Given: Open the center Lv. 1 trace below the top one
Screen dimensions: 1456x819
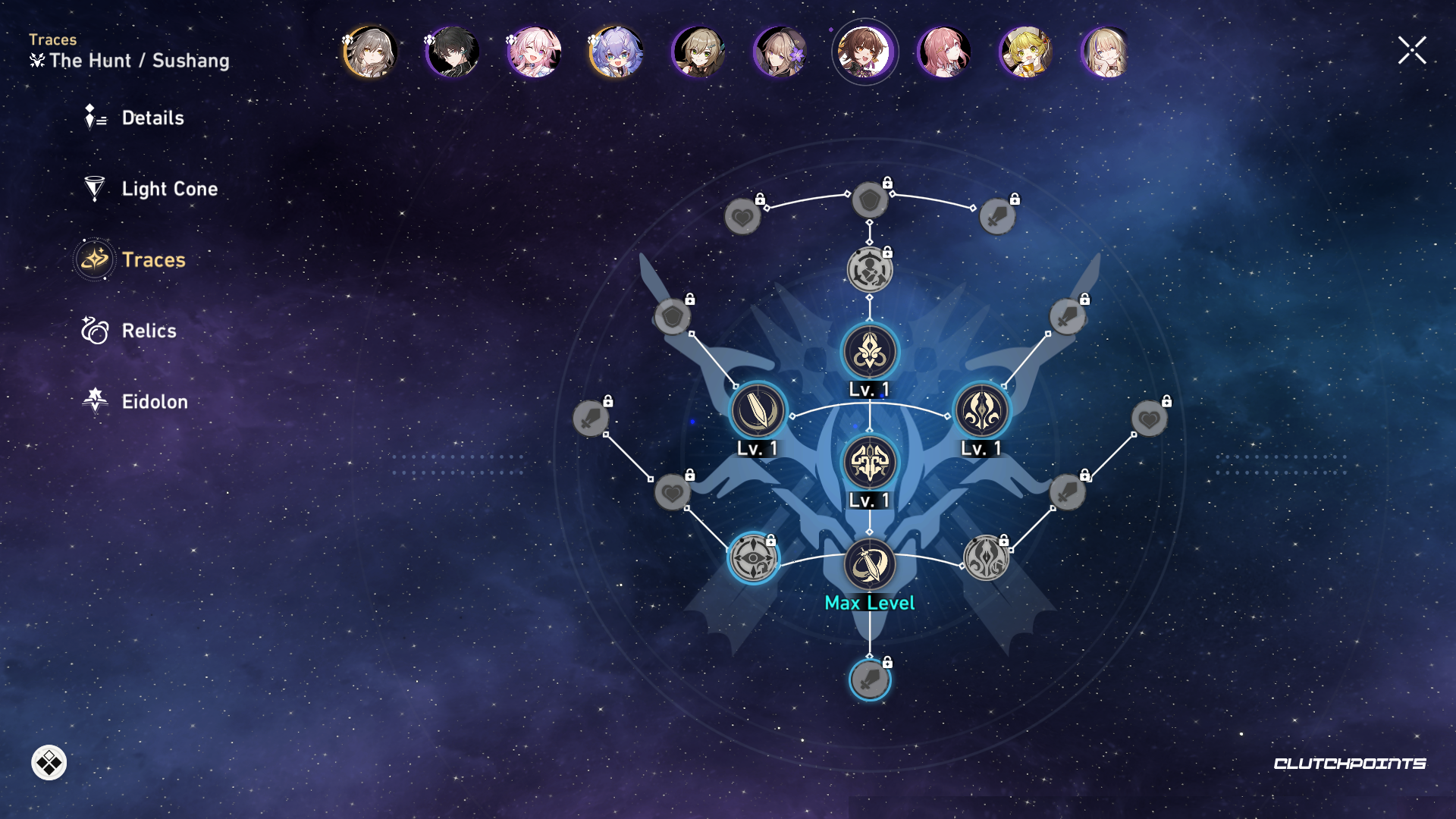Looking at the screenshot, I should click(870, 462).
